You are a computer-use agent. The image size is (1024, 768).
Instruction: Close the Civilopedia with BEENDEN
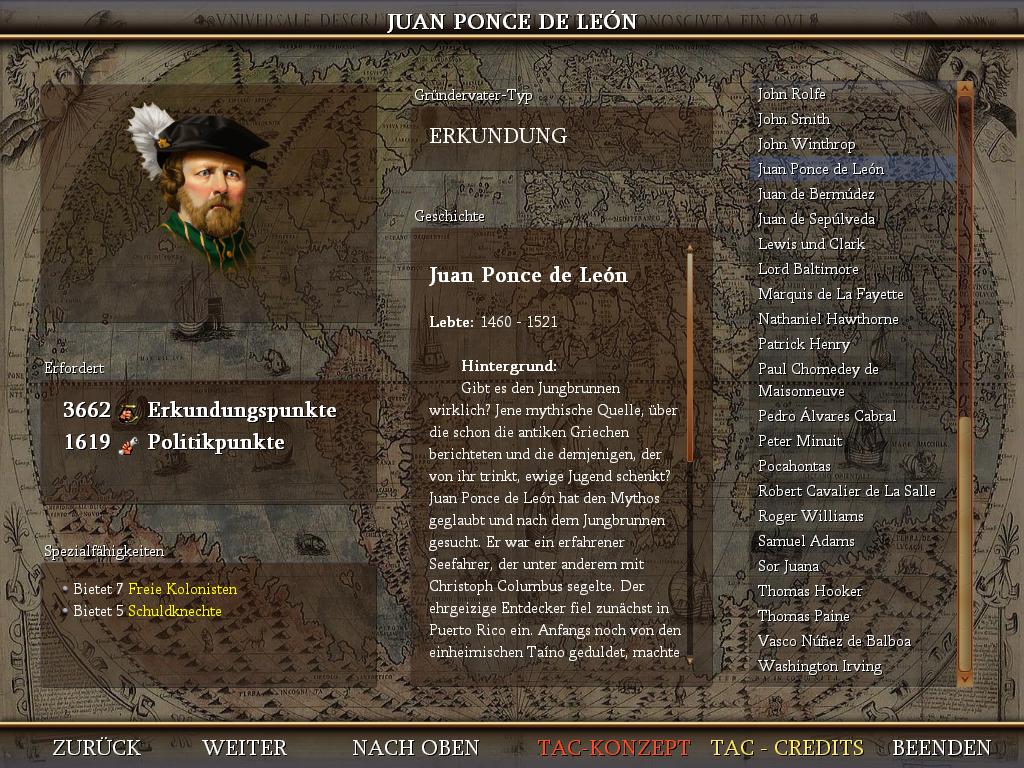click(x=941, y=748)
